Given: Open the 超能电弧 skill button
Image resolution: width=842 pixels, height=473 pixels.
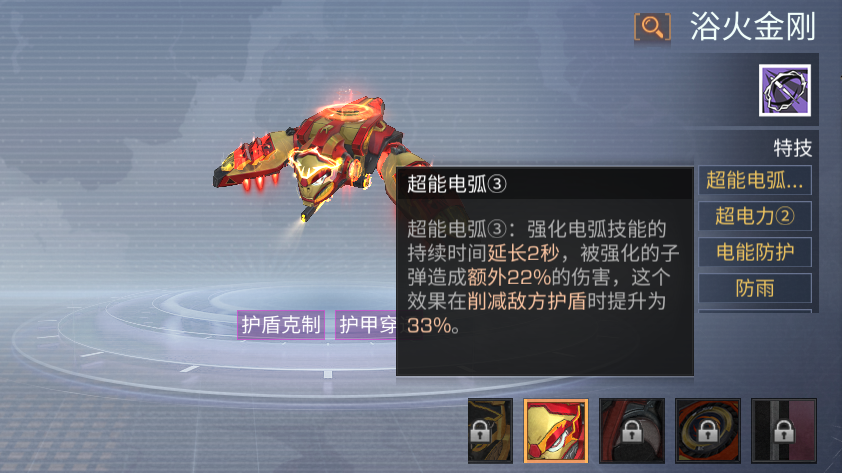Looking at the screenshot, I should click(x=755, y=181).
